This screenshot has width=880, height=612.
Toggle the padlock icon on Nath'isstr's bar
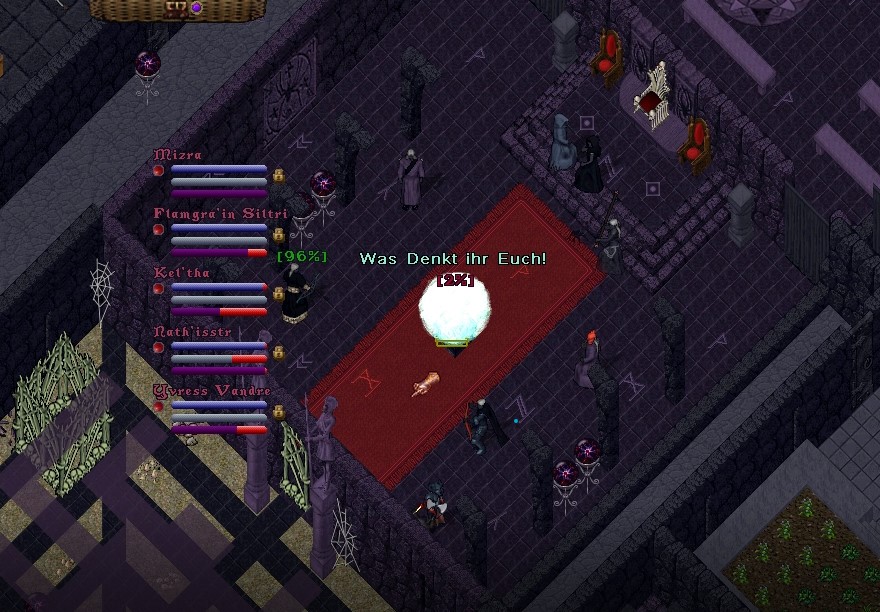pyautogui.click(x=279, y=352)
